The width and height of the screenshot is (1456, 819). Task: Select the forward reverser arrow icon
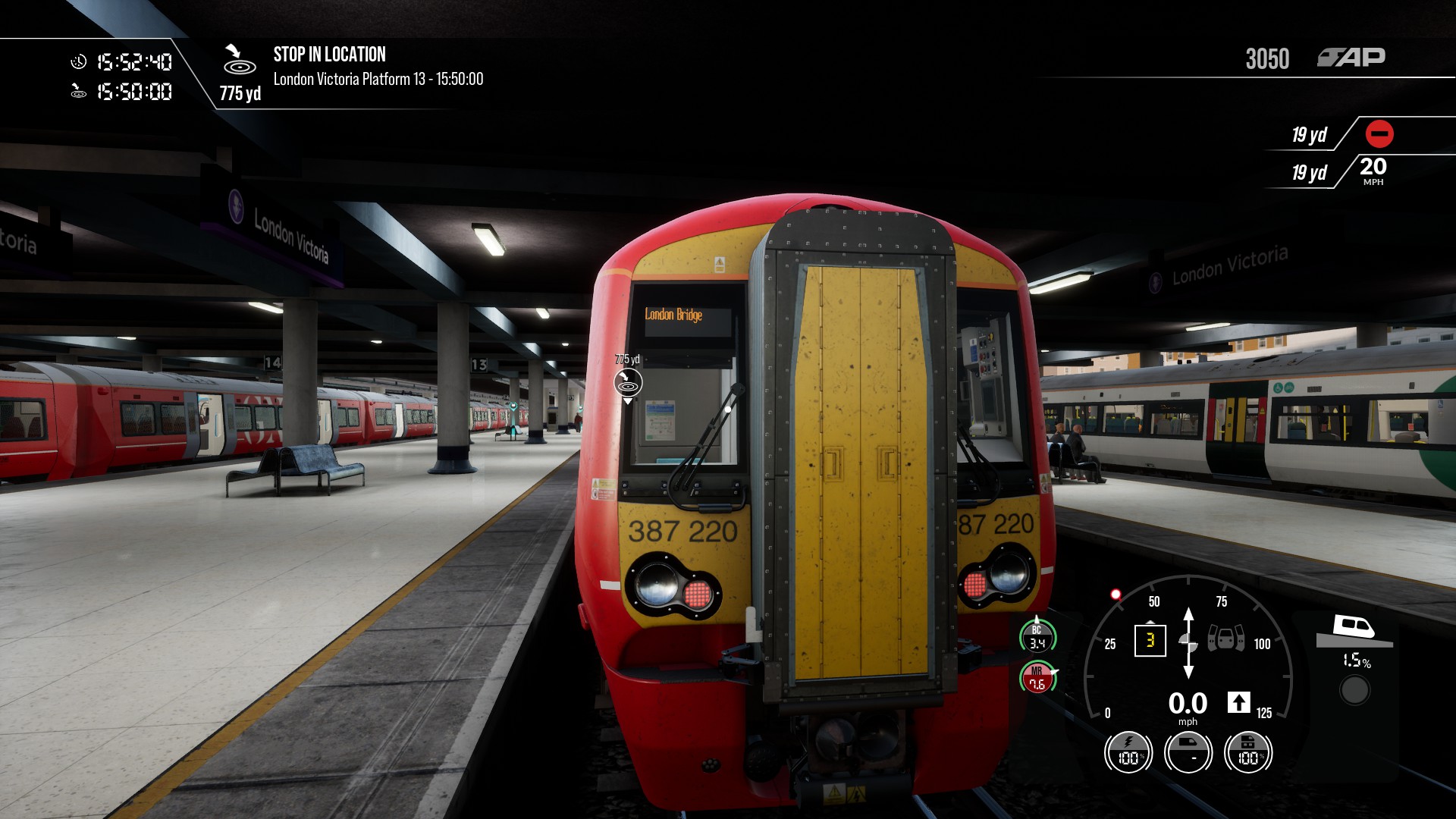tap(1238, 702)
